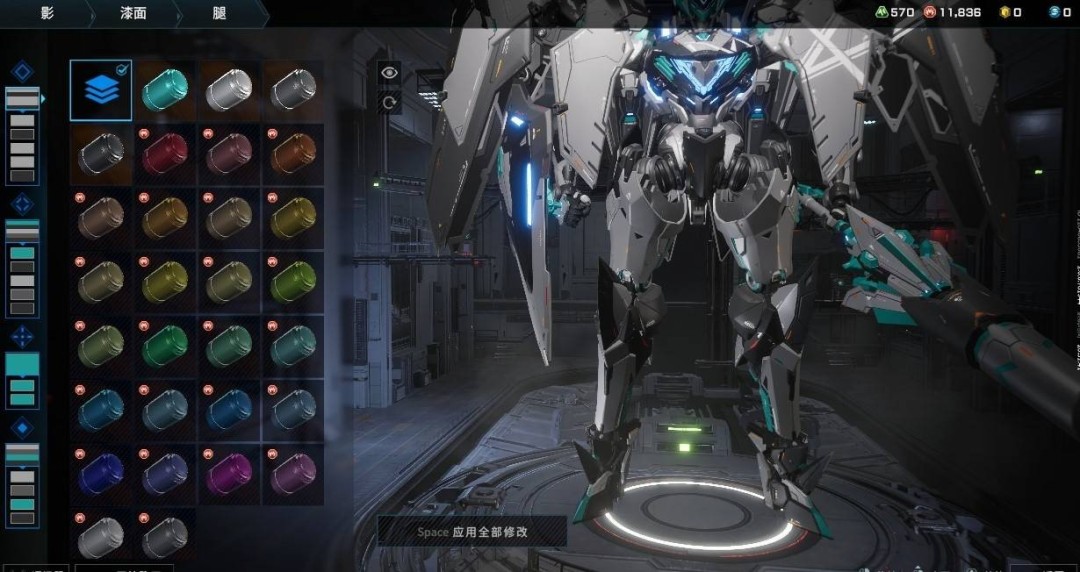1080x572 pixels.
Task: Pick the crimson red paint canister
Action: tap(165, 154)
